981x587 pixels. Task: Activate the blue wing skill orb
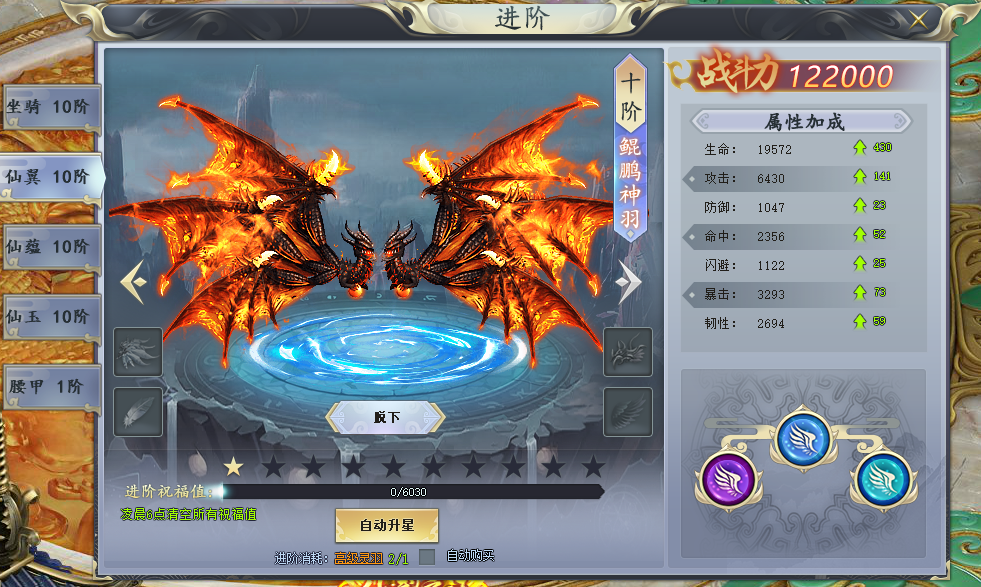click(x=804, y=437)
